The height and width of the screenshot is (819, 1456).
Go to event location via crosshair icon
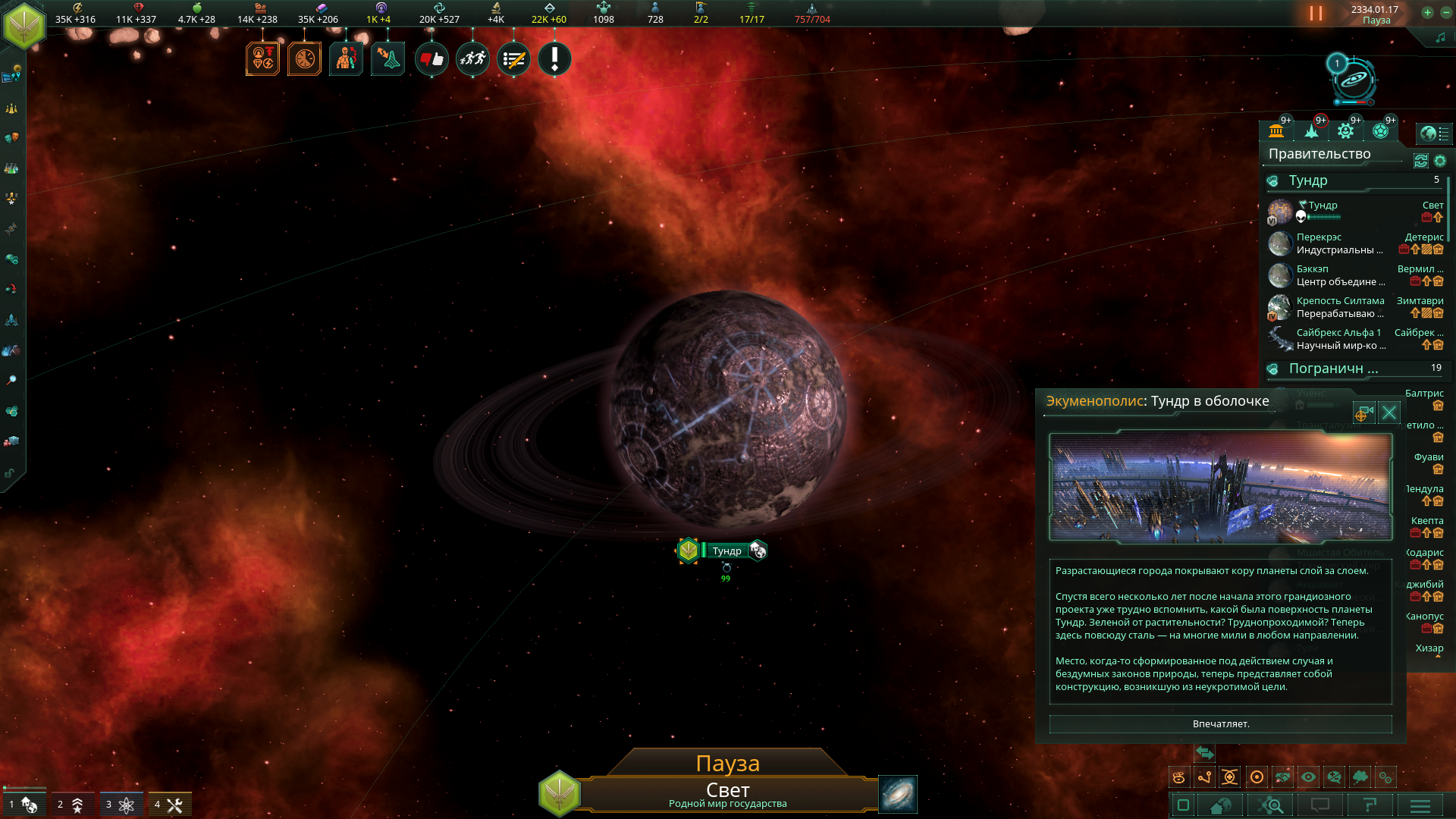[x=1363, y=413]
